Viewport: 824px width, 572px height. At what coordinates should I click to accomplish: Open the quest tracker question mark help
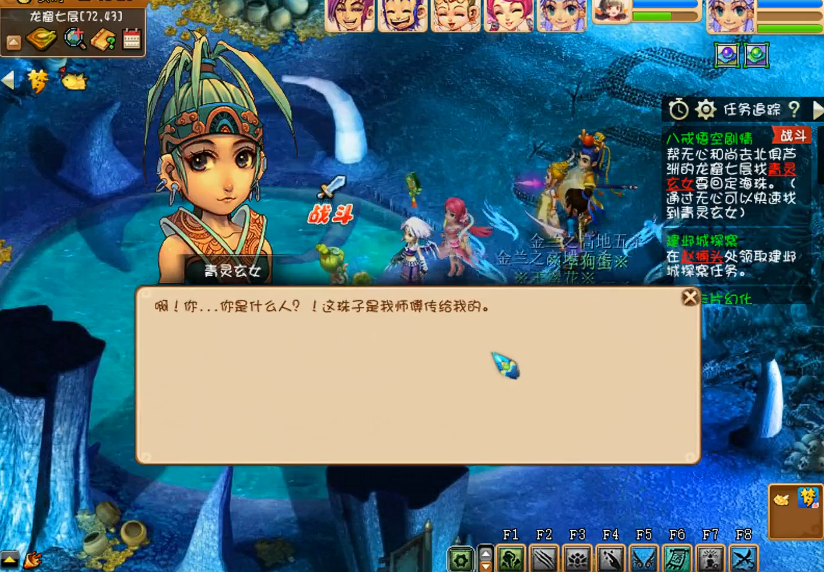pyautogui.click(x=794, y=109)
